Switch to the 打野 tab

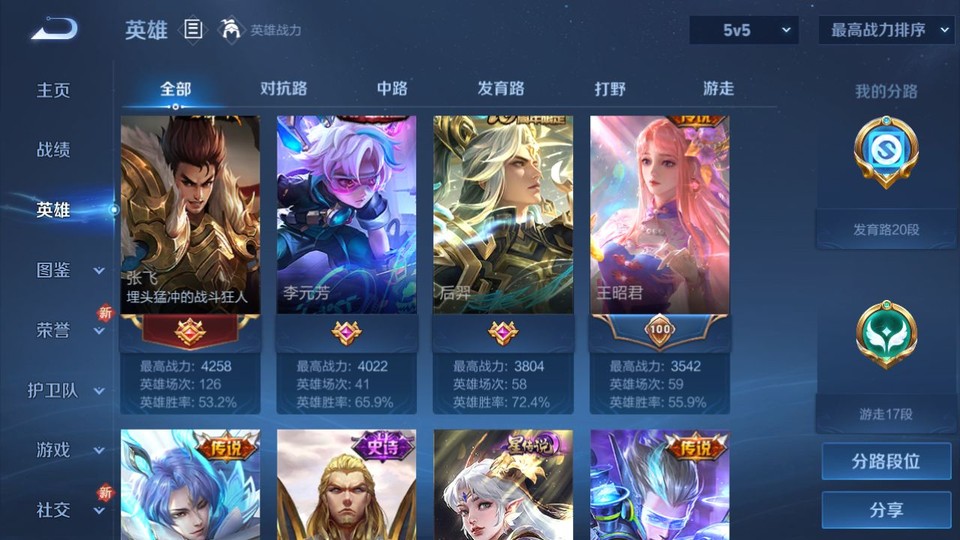pyautogui.click(x=610, y=88)
